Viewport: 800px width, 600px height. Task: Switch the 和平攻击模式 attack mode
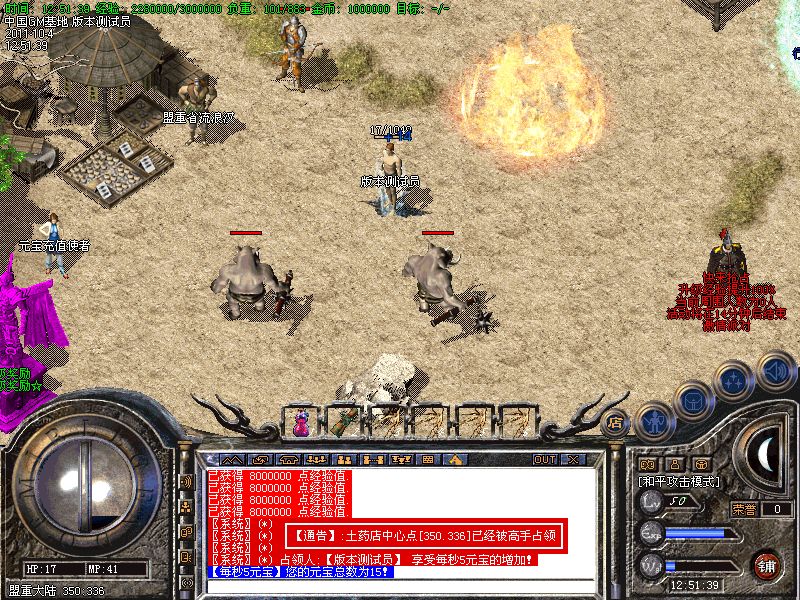tap(680, 481)
